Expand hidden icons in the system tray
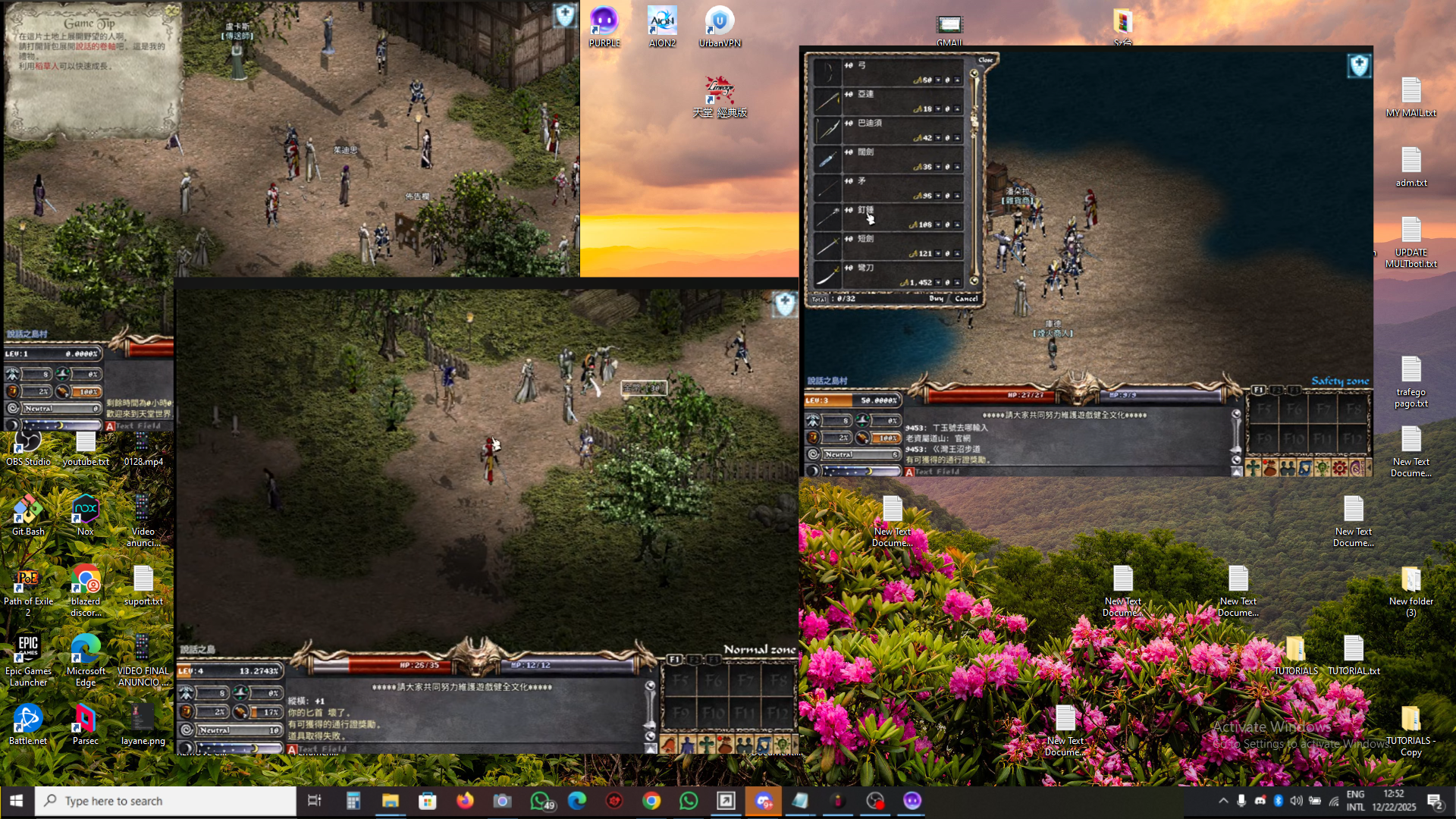The image size is (1456, 819). coord(1223,800)
